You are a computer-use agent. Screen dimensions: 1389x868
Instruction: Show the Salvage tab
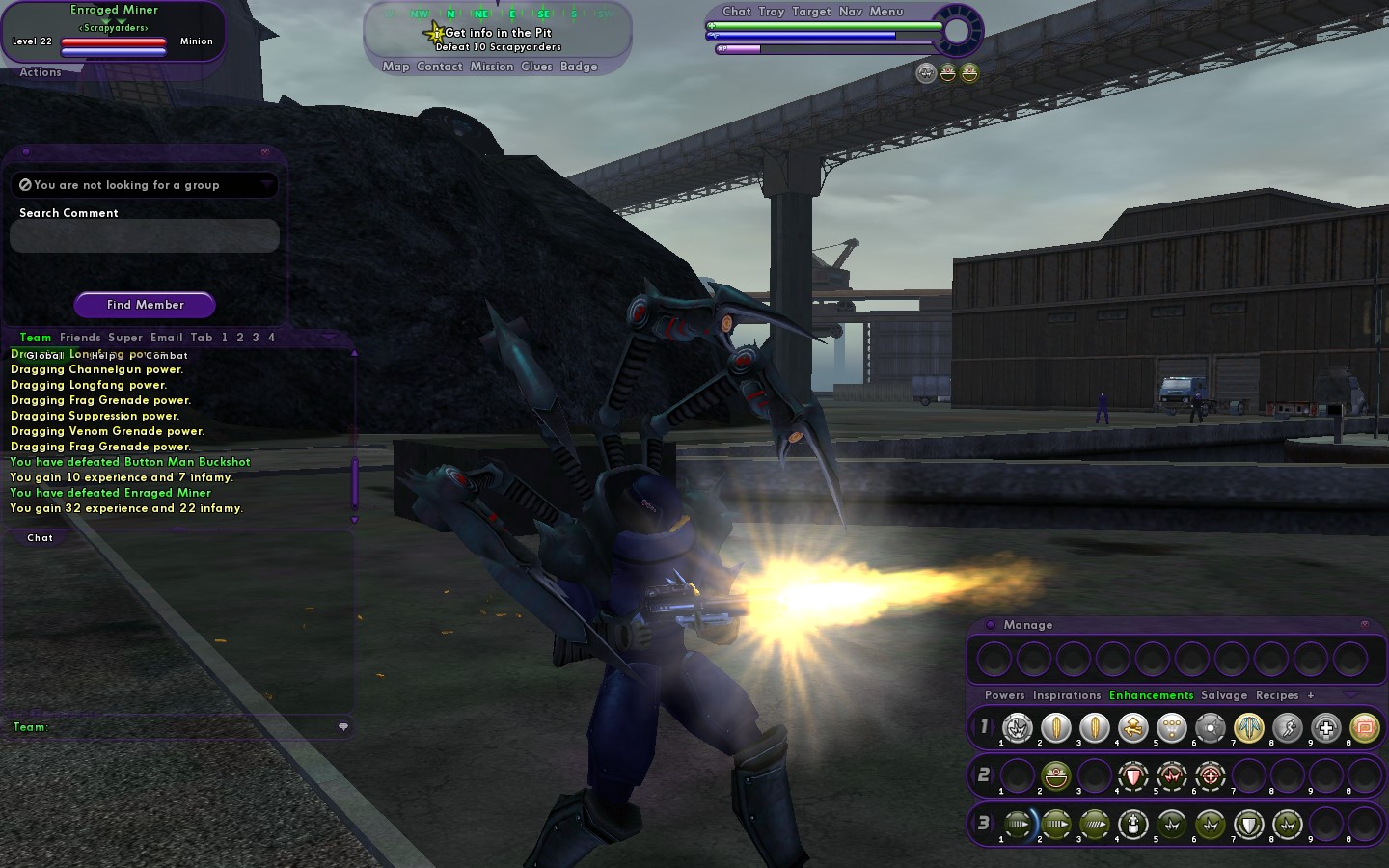click(x=1224, y=695)
